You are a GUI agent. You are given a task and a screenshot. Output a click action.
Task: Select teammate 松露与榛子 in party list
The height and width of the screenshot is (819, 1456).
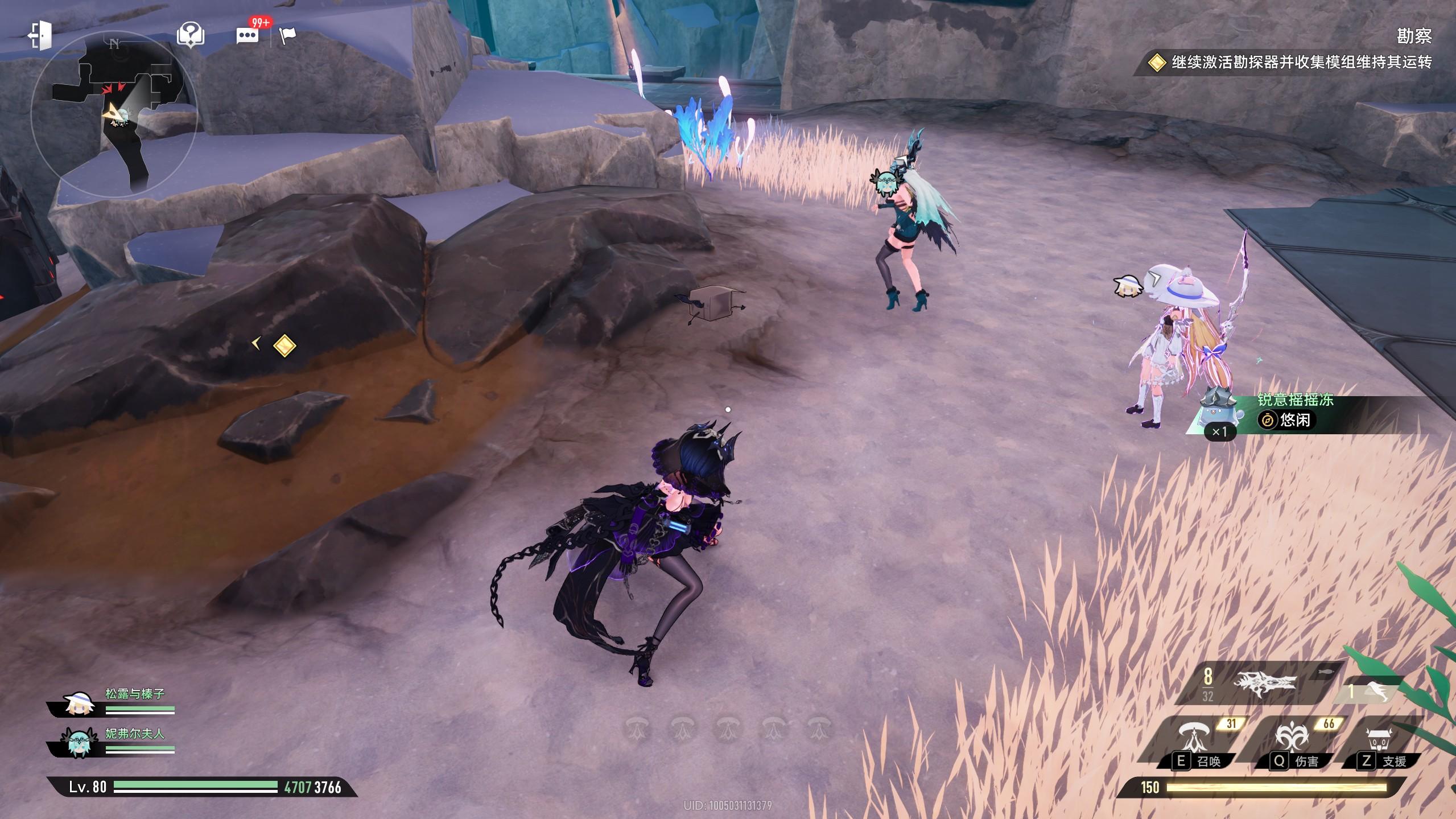click(114, 702)
